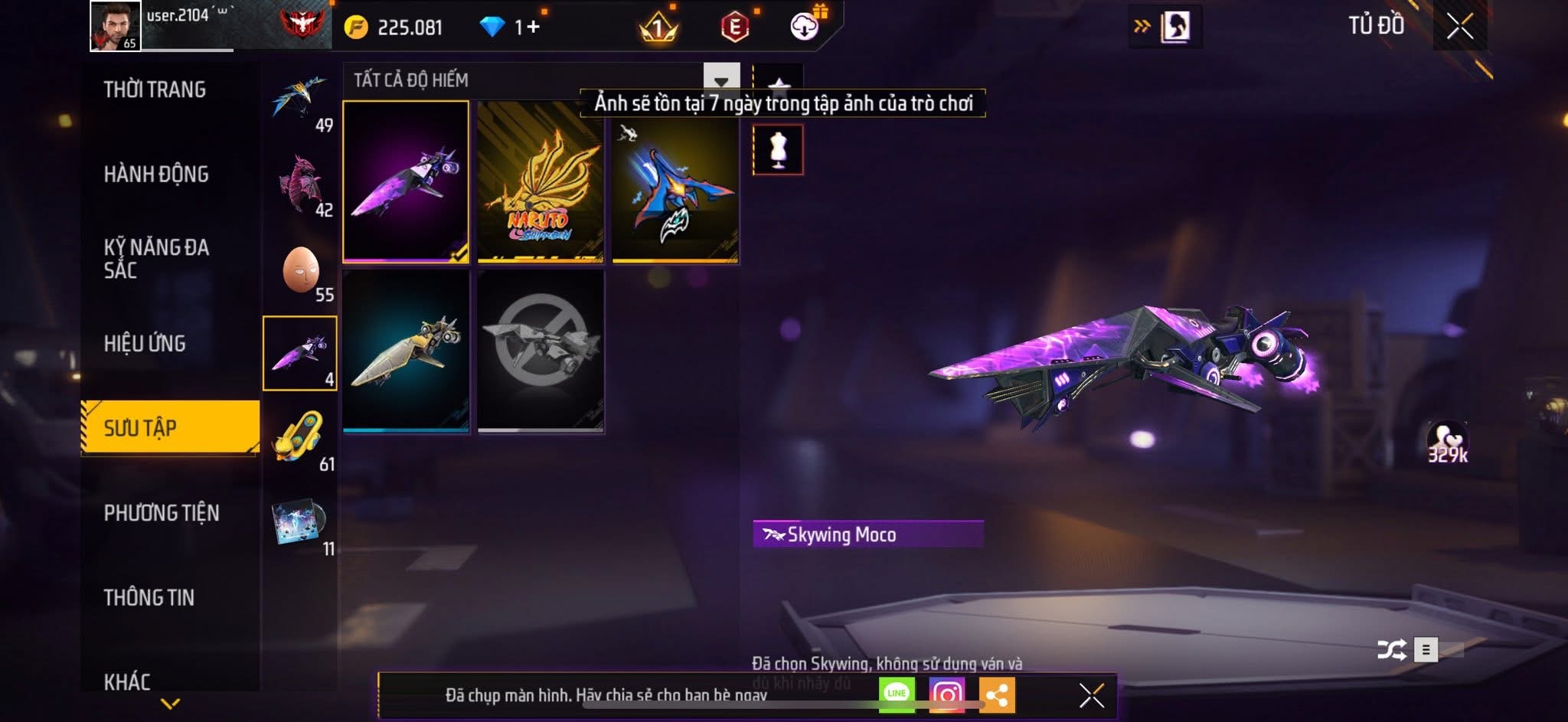Select the Naruto nine-tails skywing item
Screen dimensions: 1568x722
(x=541, y=182)
